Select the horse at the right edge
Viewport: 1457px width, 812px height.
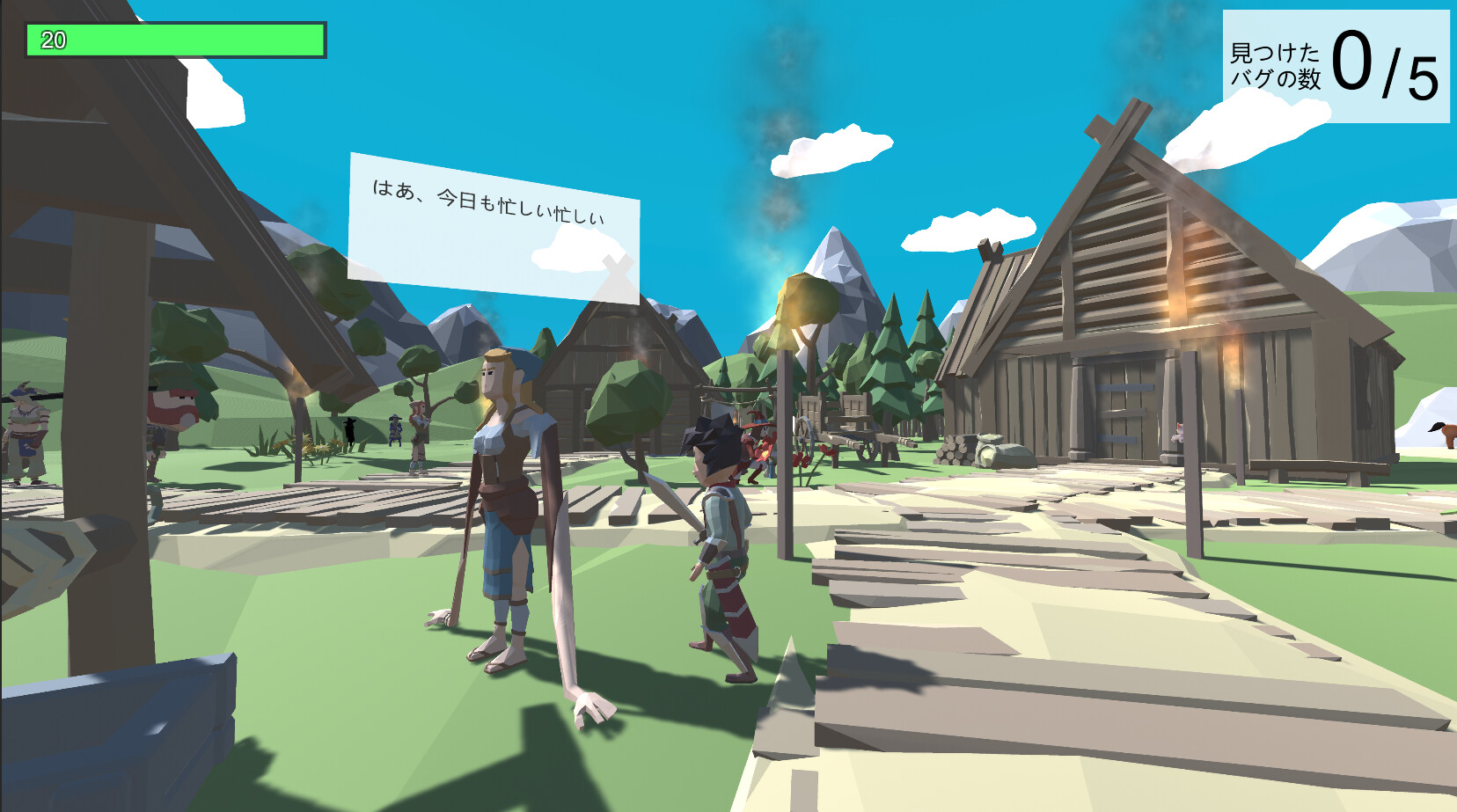(x=1448, y=435)
